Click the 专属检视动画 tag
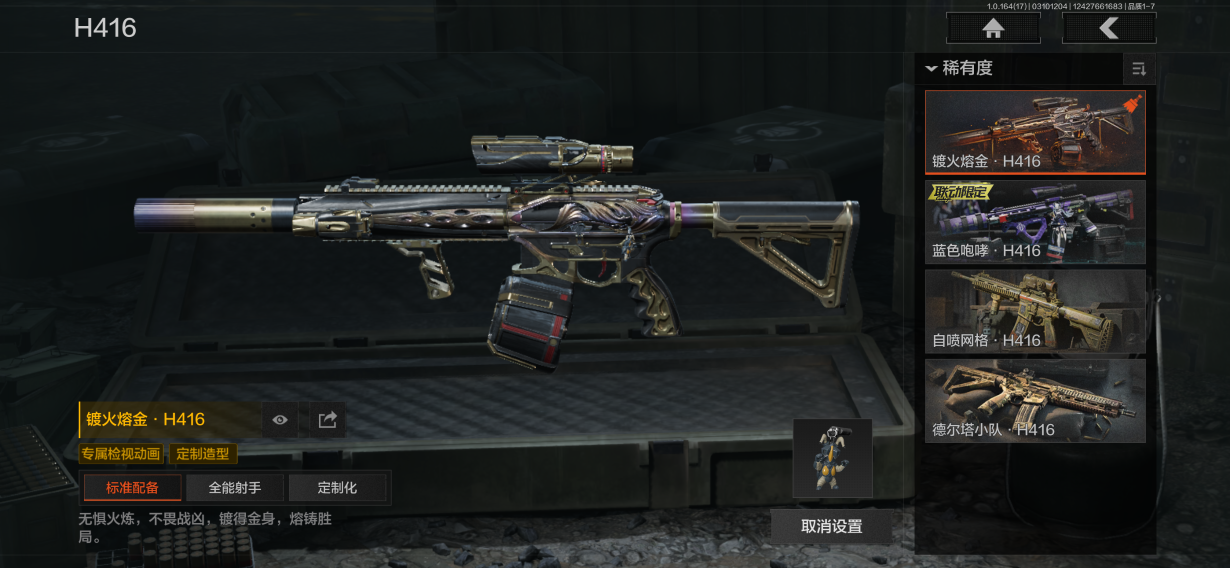The height and width of the screenshot is (568, 1230). [121, 454]
